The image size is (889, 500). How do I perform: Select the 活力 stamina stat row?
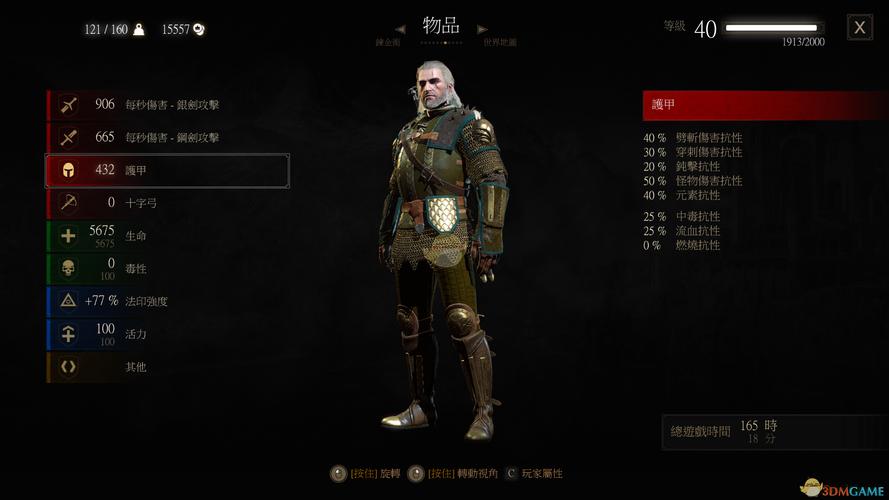(167, 334)
